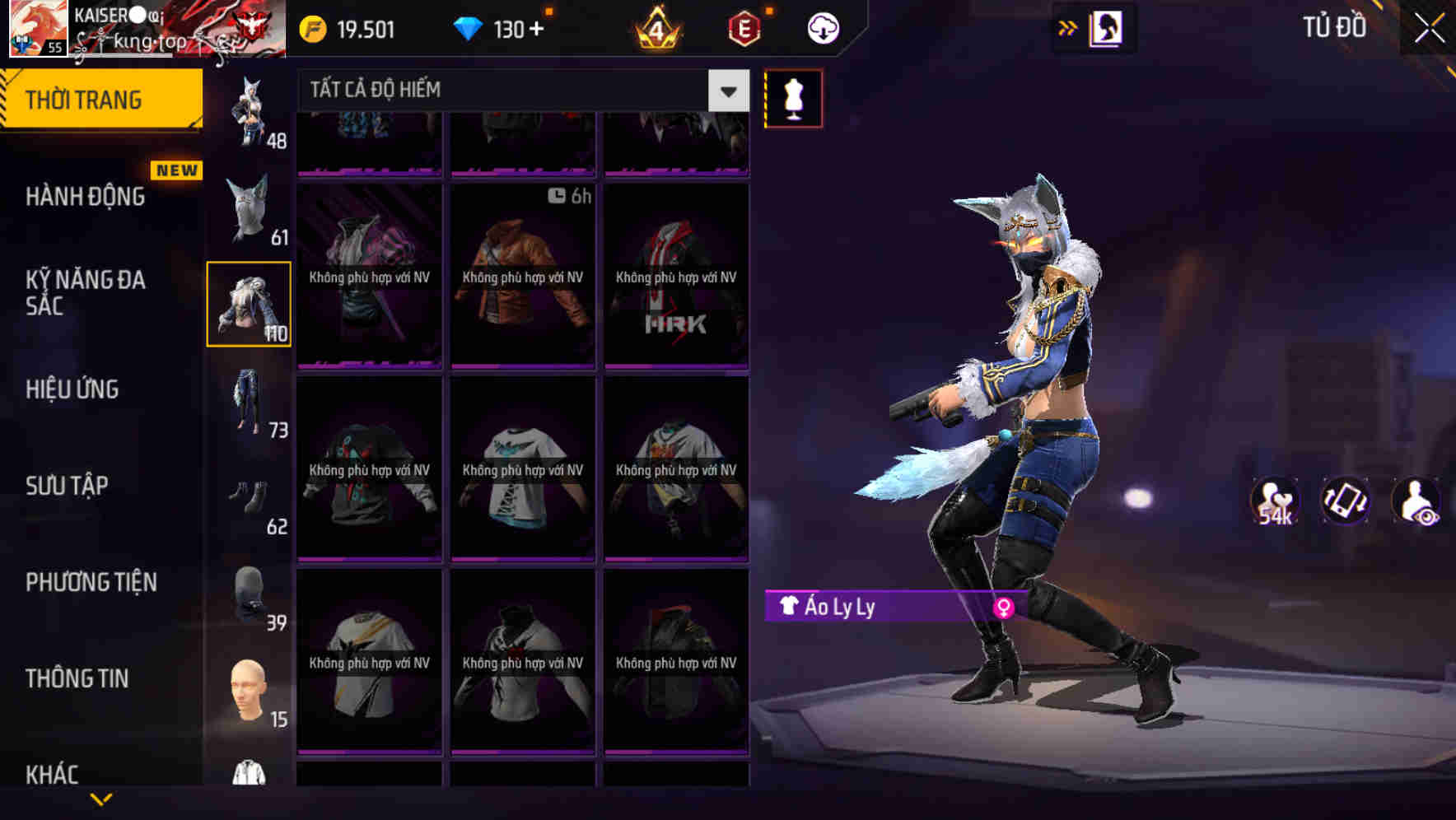This screenshot has height=820, width=1456.
Task: Click the cloud download icon in top bar
Action: (823, 27)
